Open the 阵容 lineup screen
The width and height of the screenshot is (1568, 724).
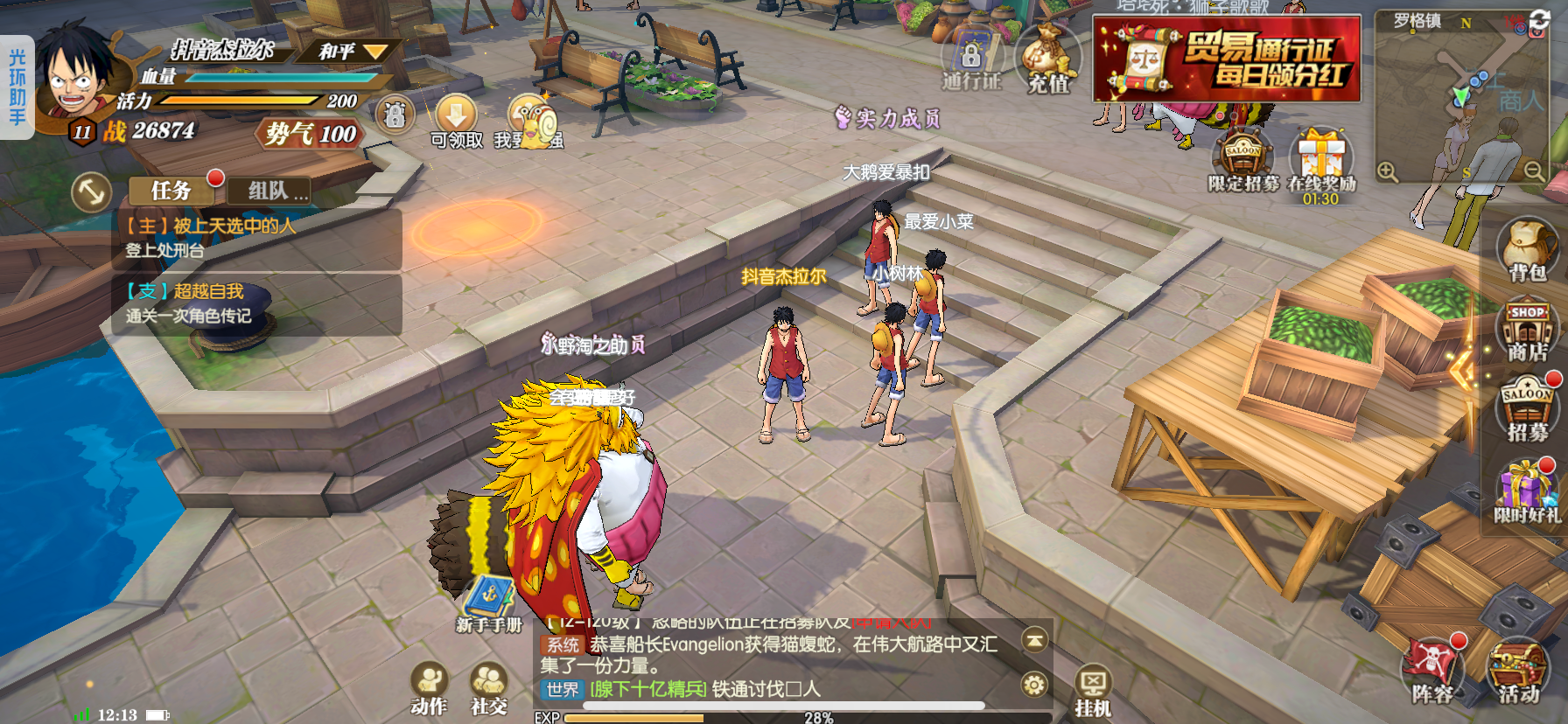pyautogui.click(x=1431, y=672)
